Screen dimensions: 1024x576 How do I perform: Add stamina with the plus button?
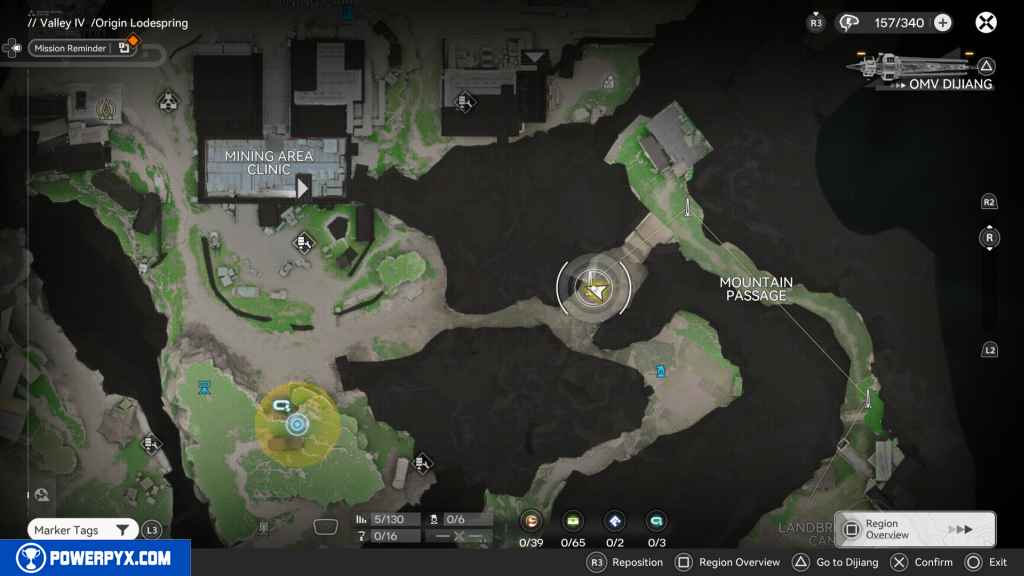click(942, 22)
